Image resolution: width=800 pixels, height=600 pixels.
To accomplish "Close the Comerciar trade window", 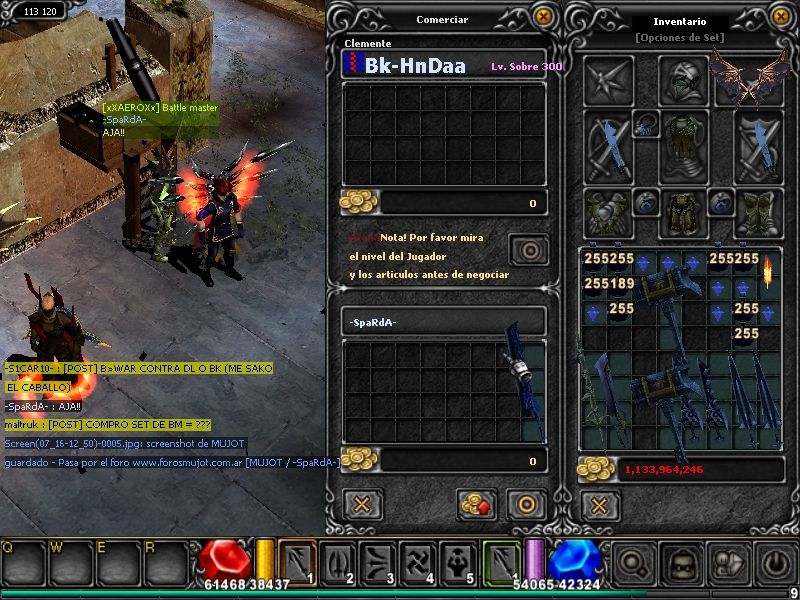I will click(x=543, y=17).
